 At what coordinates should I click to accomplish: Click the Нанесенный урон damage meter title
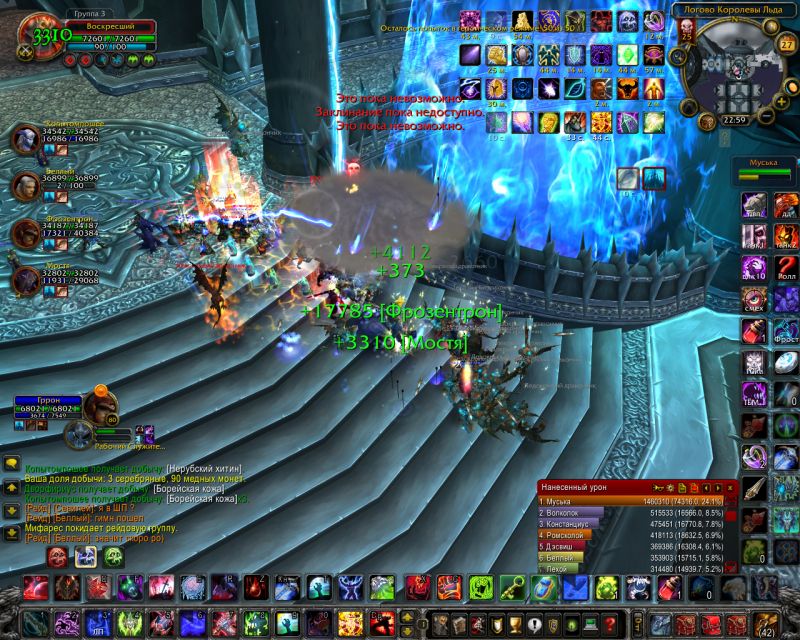(578, 487)
